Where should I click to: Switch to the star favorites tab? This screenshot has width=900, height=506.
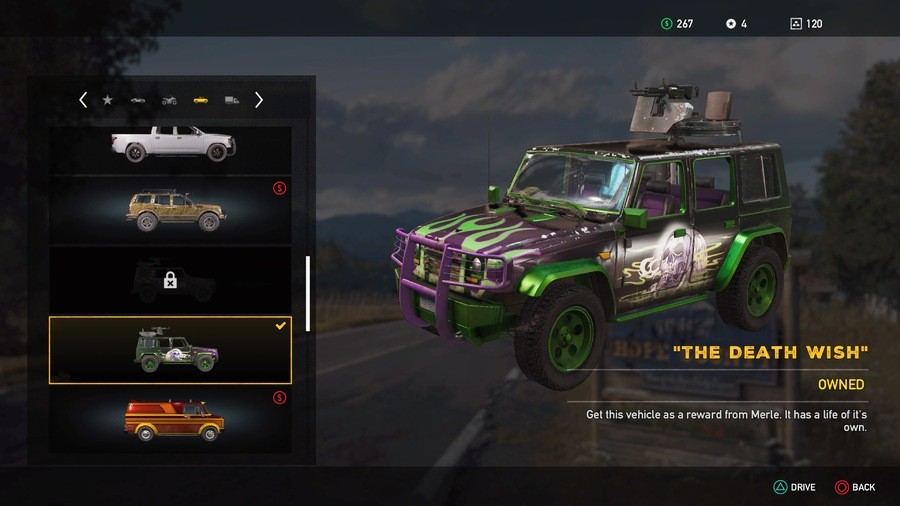[108, 100]
